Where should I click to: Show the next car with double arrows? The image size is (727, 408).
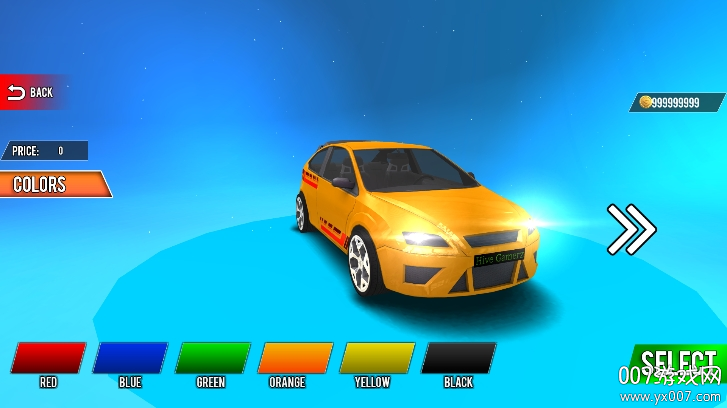[631, 229]
